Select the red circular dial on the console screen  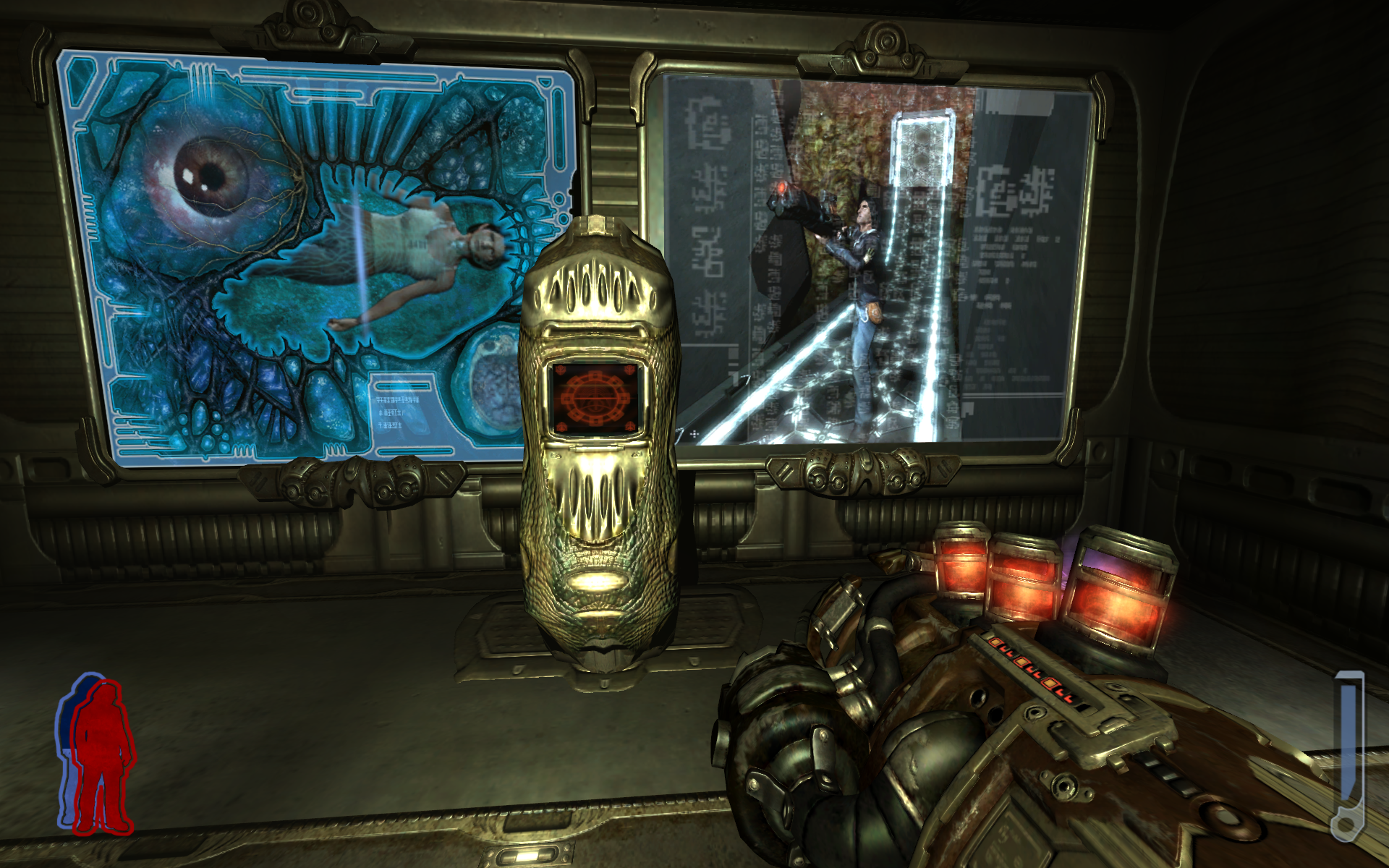tap(595, 396)
